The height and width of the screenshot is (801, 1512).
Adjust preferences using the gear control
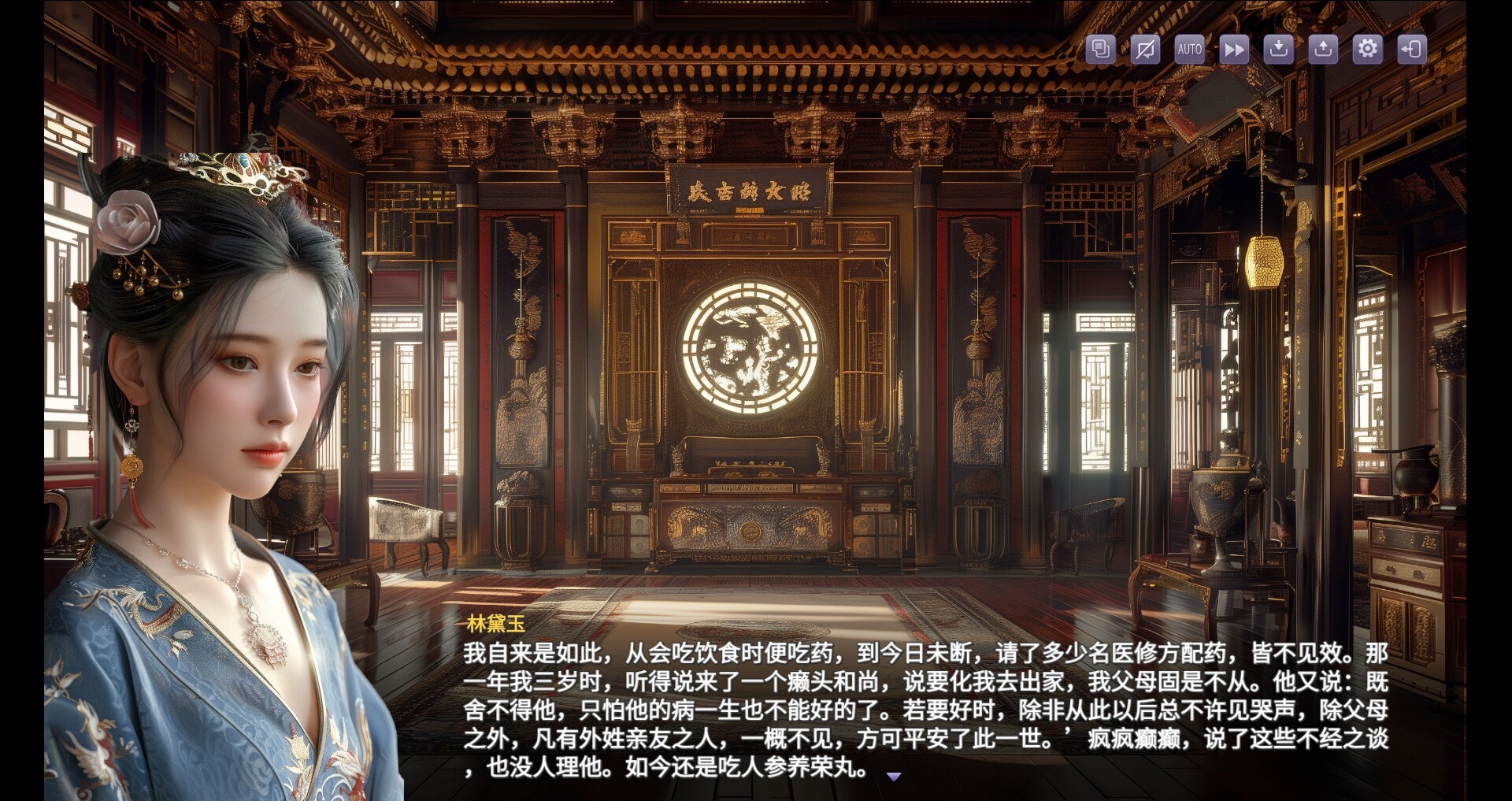click(1368, 49)
